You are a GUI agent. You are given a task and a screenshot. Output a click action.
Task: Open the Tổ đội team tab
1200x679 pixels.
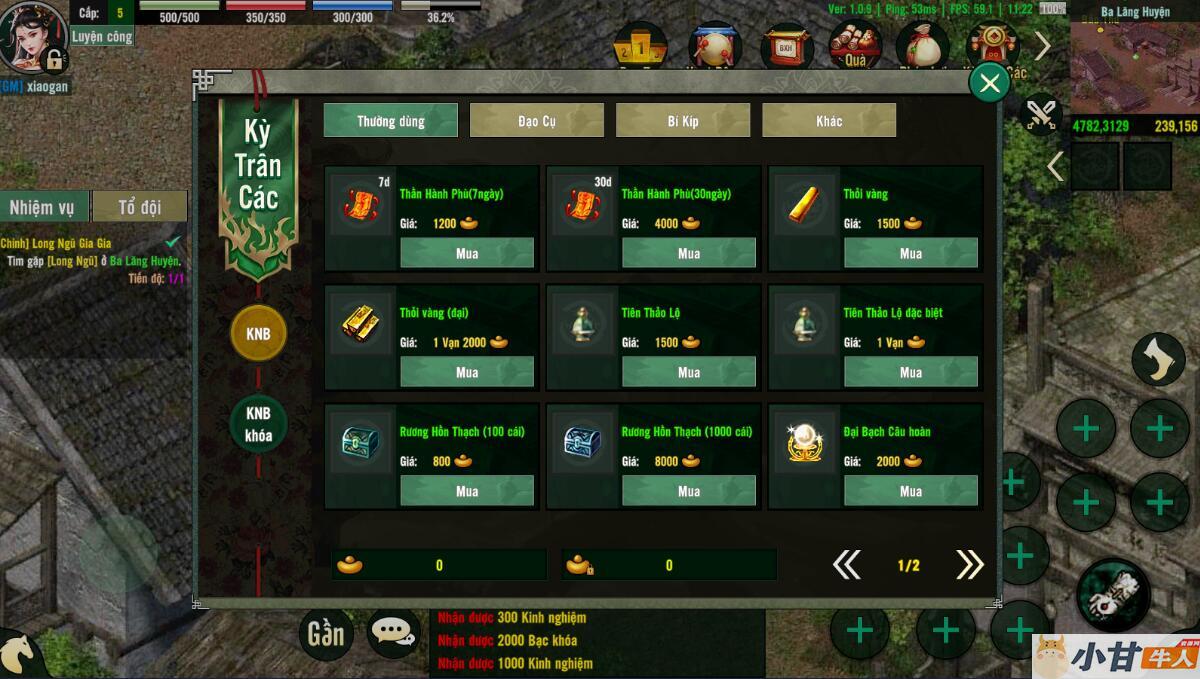[139, 207]
